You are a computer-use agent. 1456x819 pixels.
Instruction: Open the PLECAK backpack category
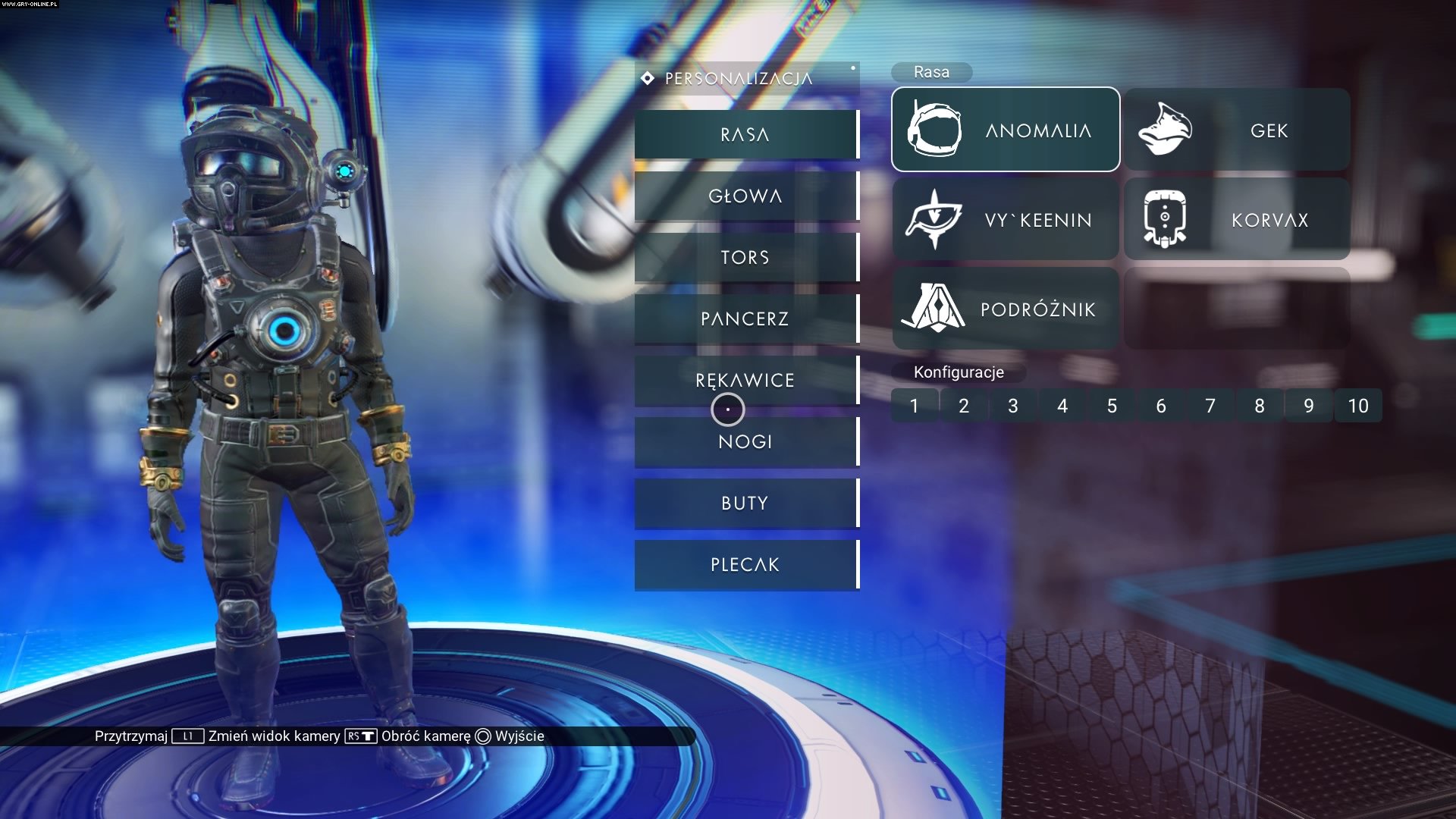[746, 565]
